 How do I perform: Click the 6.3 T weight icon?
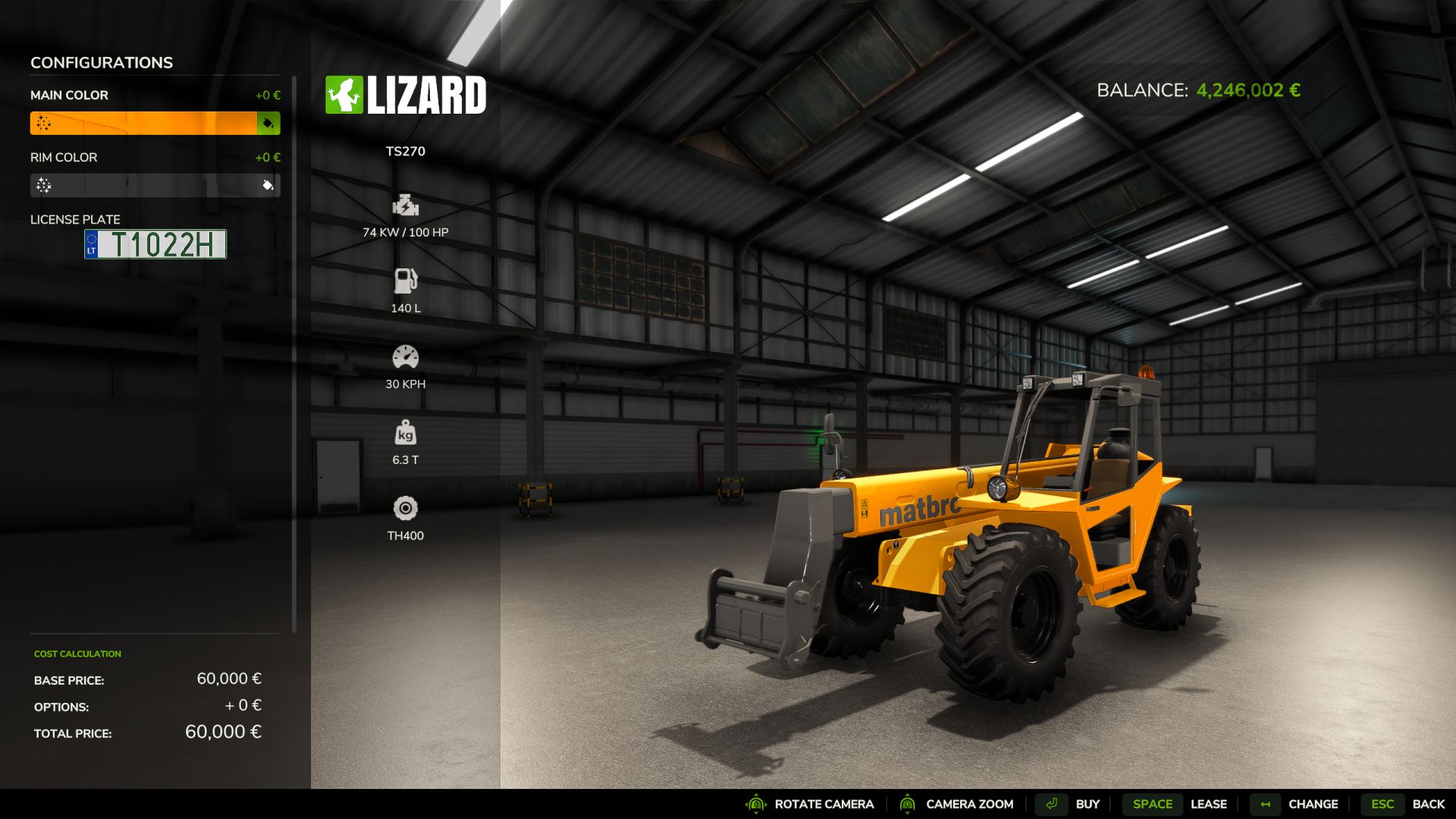point(406,433)
